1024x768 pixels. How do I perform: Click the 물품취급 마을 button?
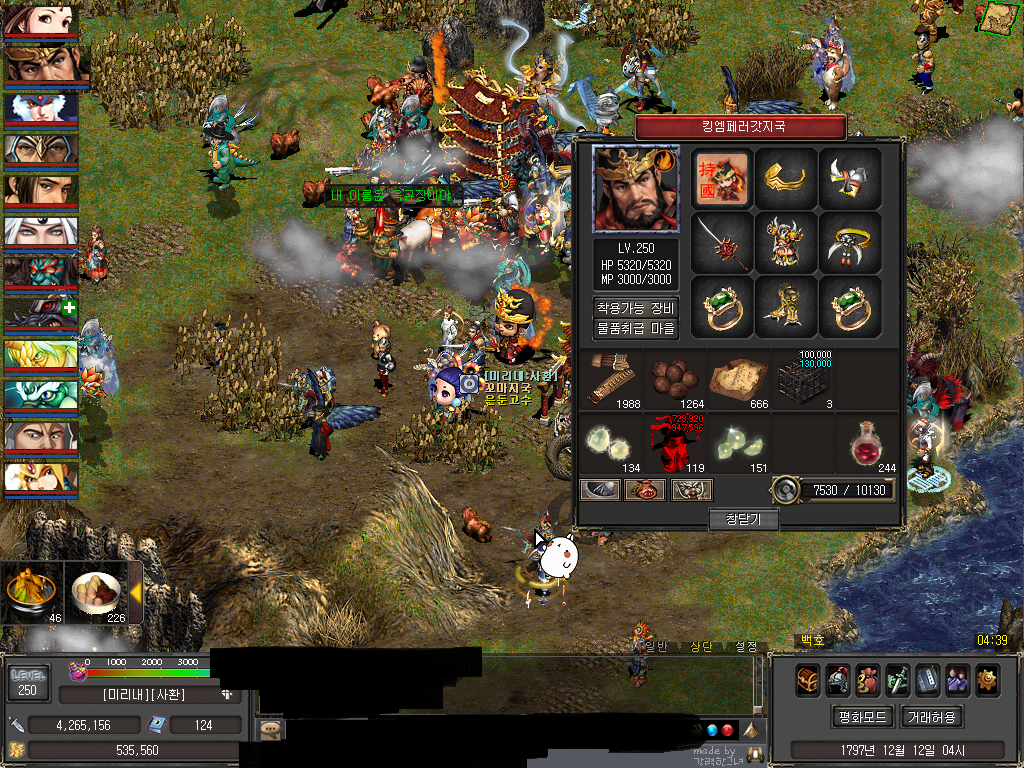pos(636,328)
